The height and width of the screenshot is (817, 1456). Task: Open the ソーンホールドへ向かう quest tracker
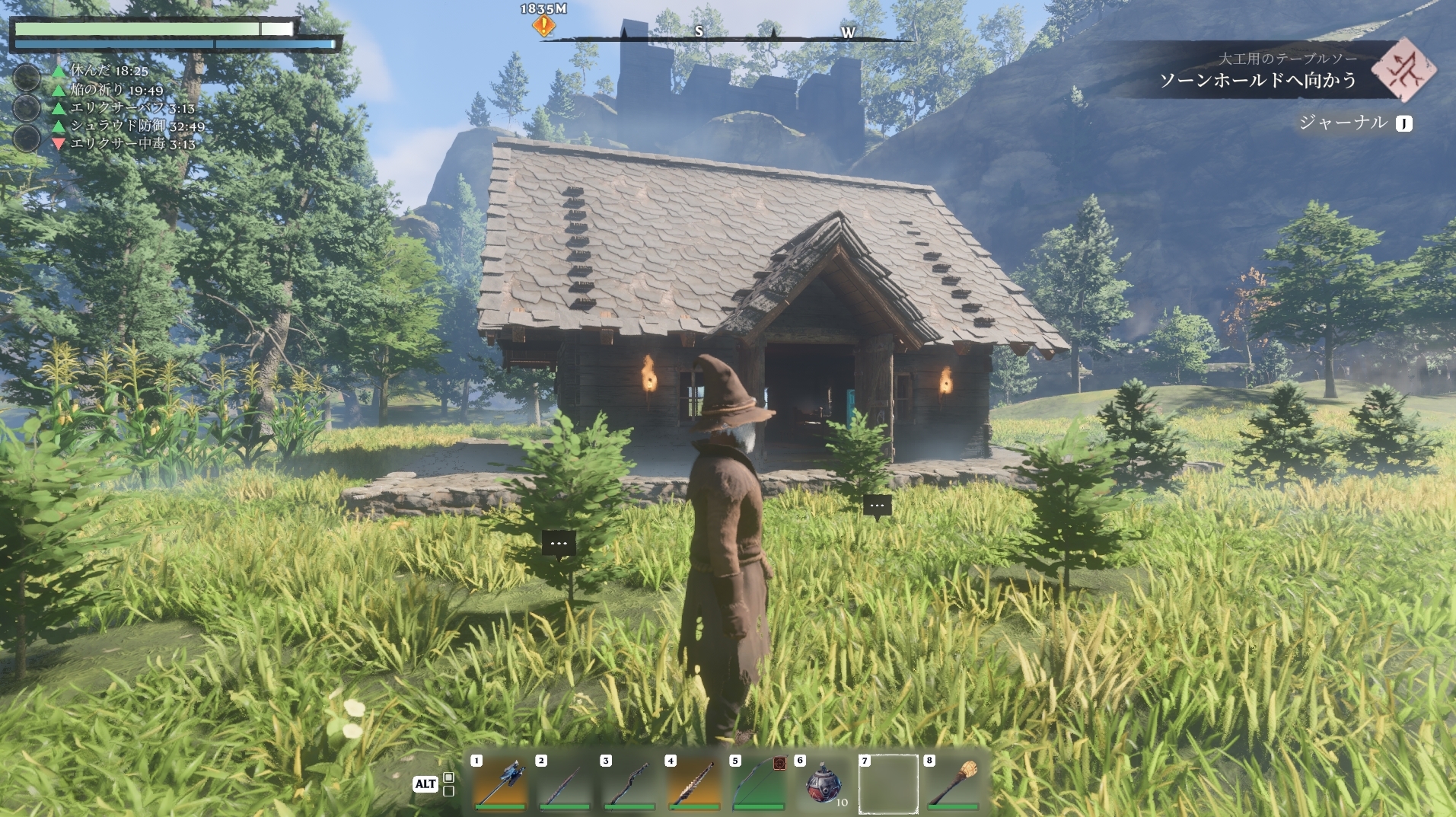[x=1257, y=80]
